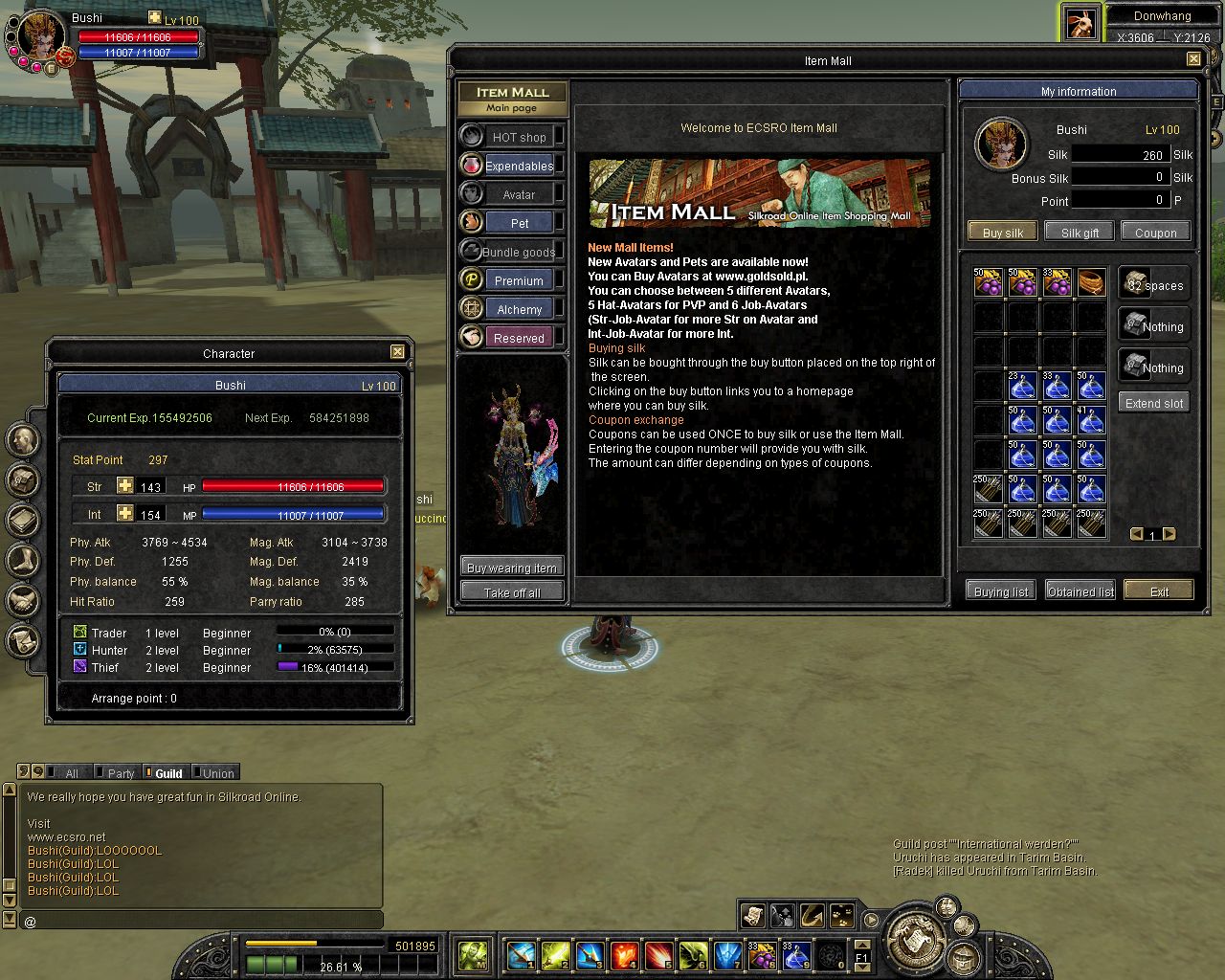
Task: Switch to the Party chat tab
Action: tap(121, 773)
